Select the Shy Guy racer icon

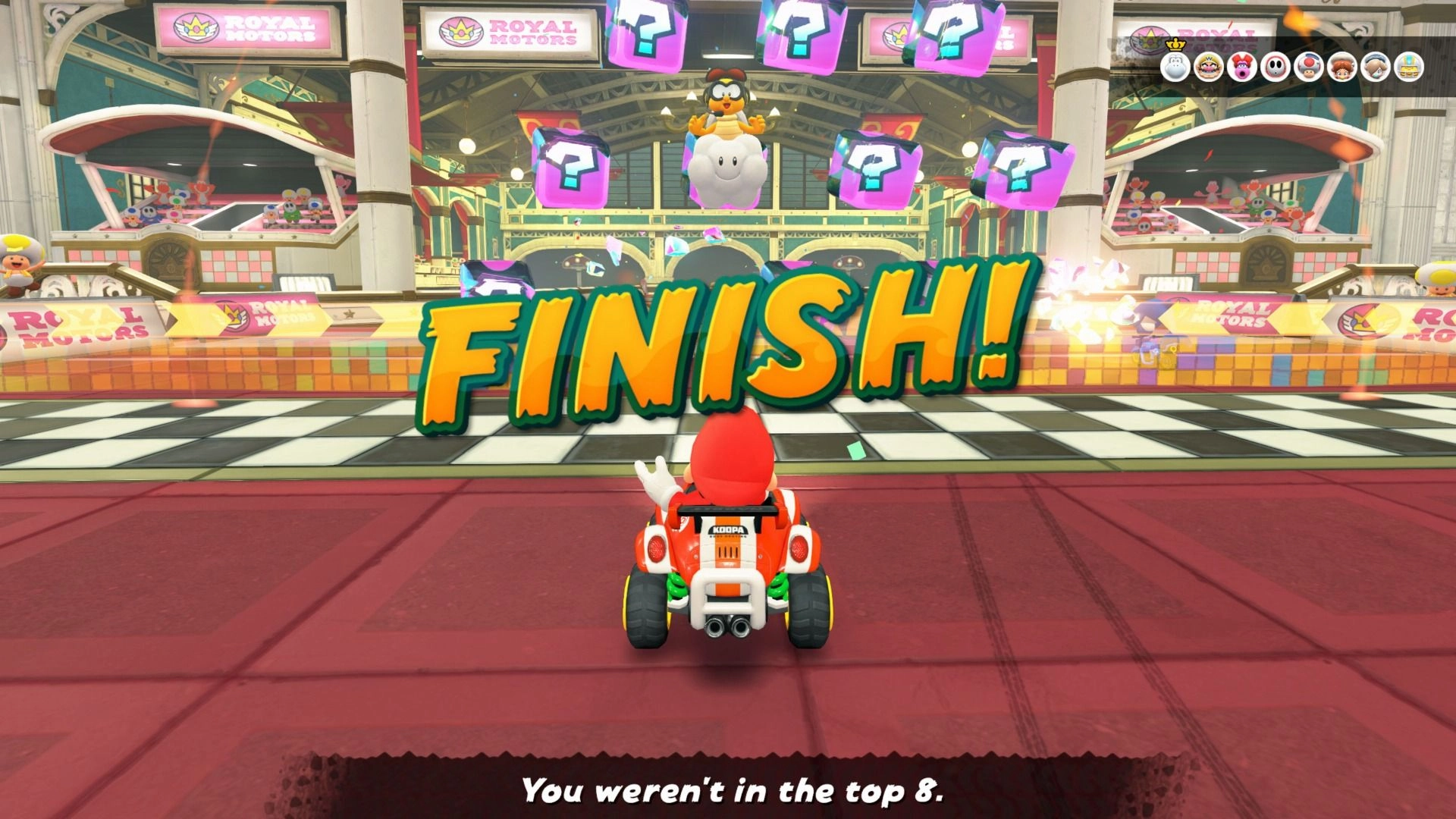1275,67
